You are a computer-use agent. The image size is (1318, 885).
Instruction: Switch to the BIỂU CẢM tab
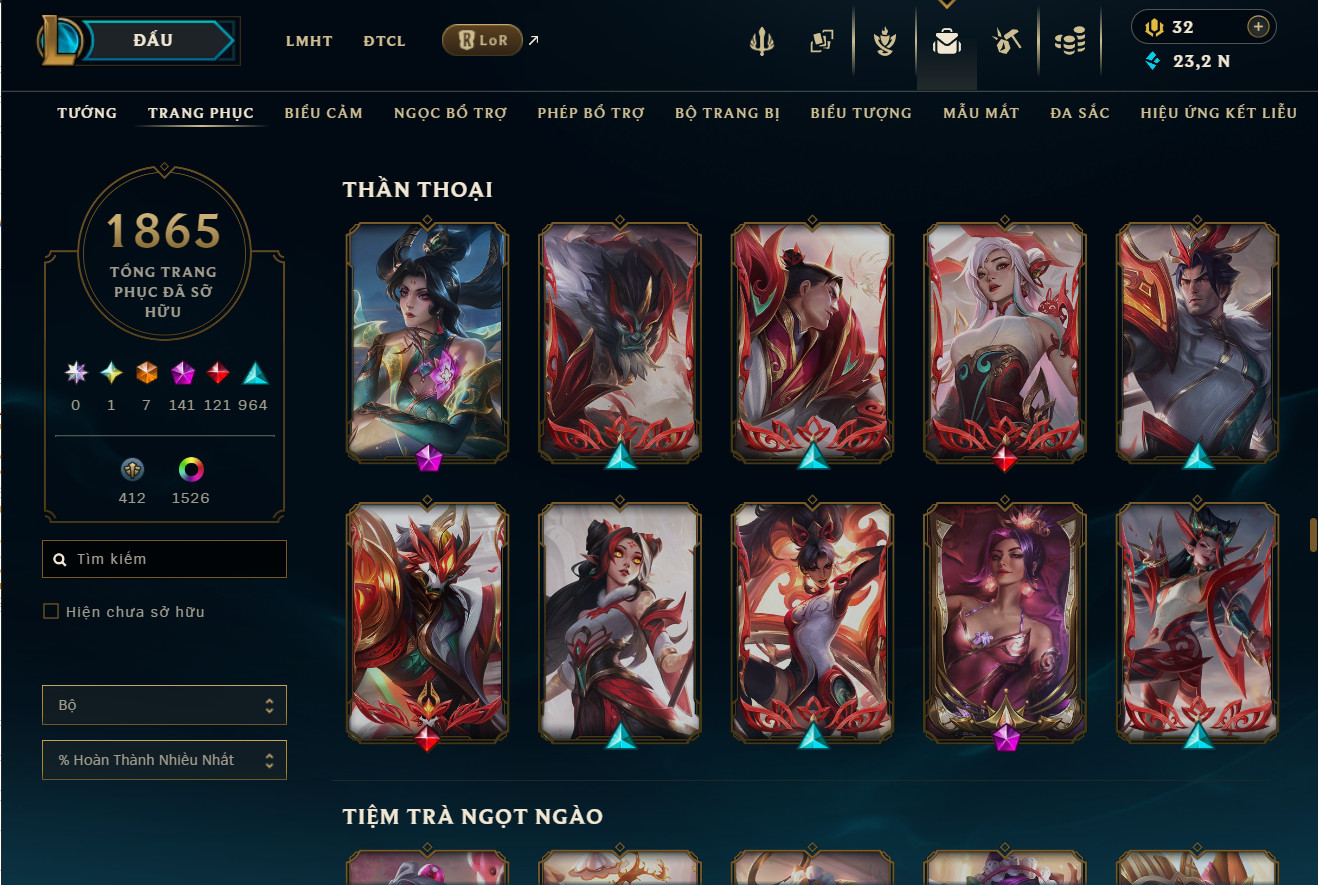coord(323,113)
